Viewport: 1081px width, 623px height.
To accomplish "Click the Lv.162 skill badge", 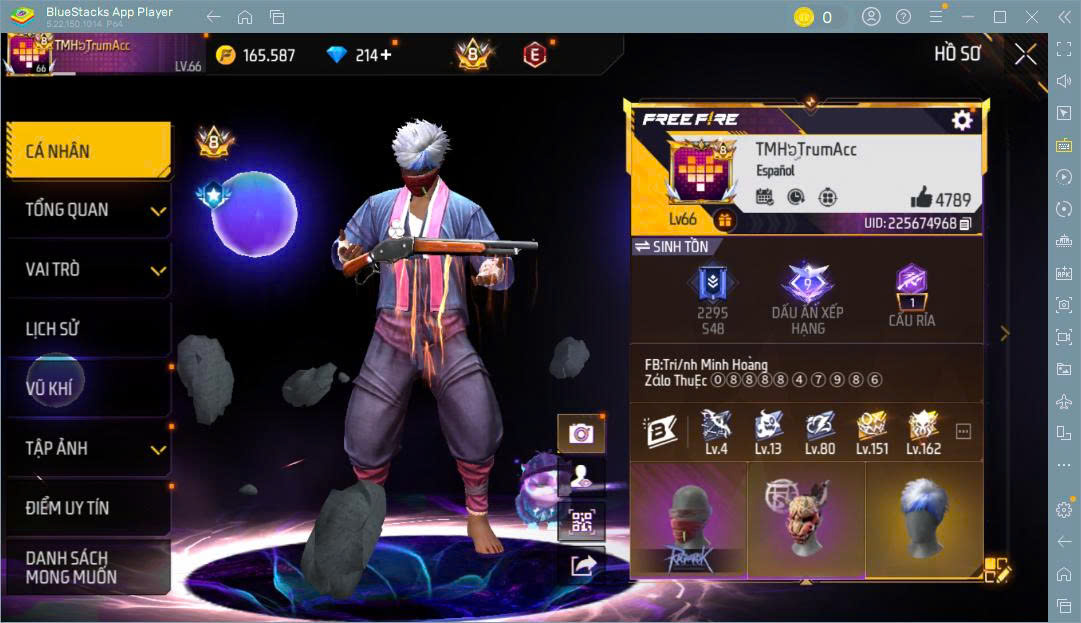I will [x=923, y=431].
